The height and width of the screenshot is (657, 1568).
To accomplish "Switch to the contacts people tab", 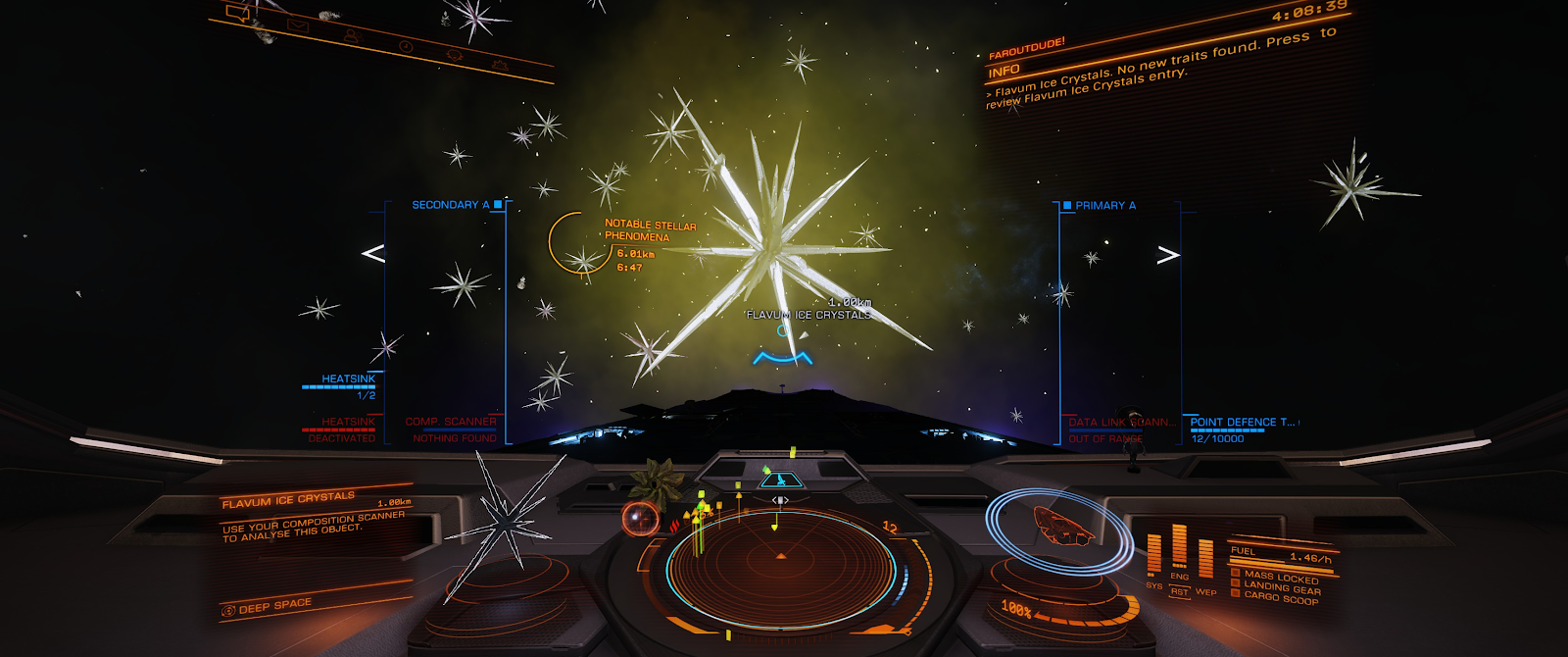I will (352, 36).
